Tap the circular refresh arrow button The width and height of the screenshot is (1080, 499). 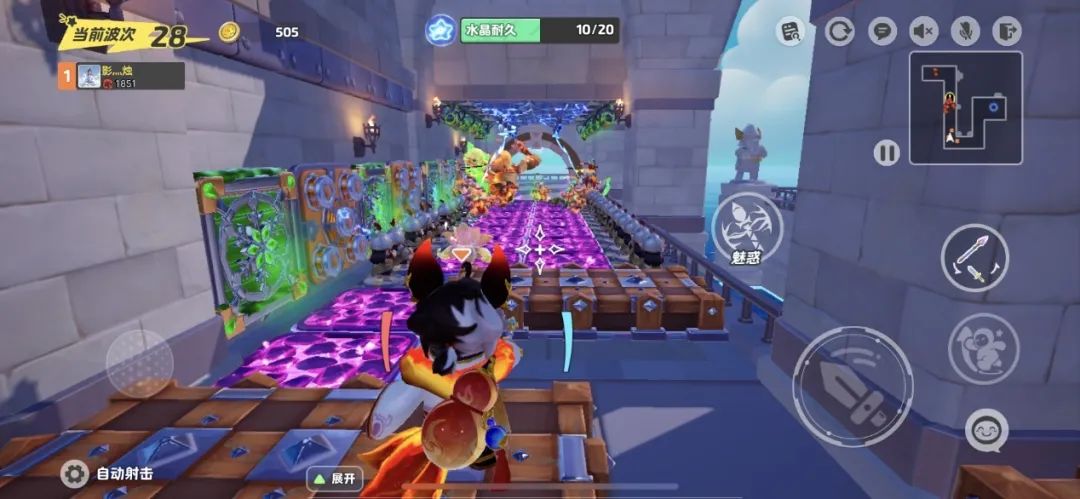point(839,31)
